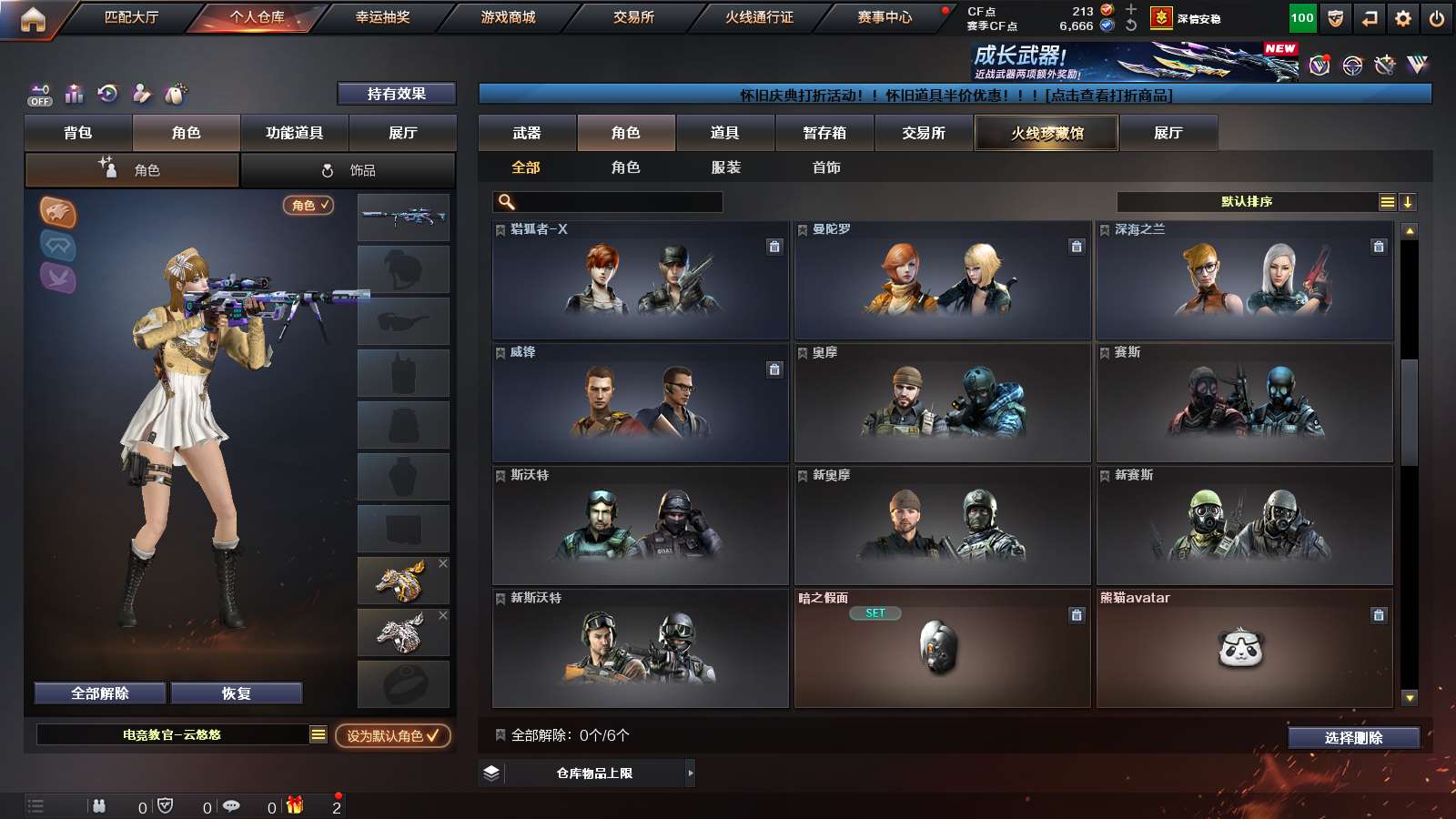Open the settings gear icon

pyautogui.click(x=1403, y=18)
